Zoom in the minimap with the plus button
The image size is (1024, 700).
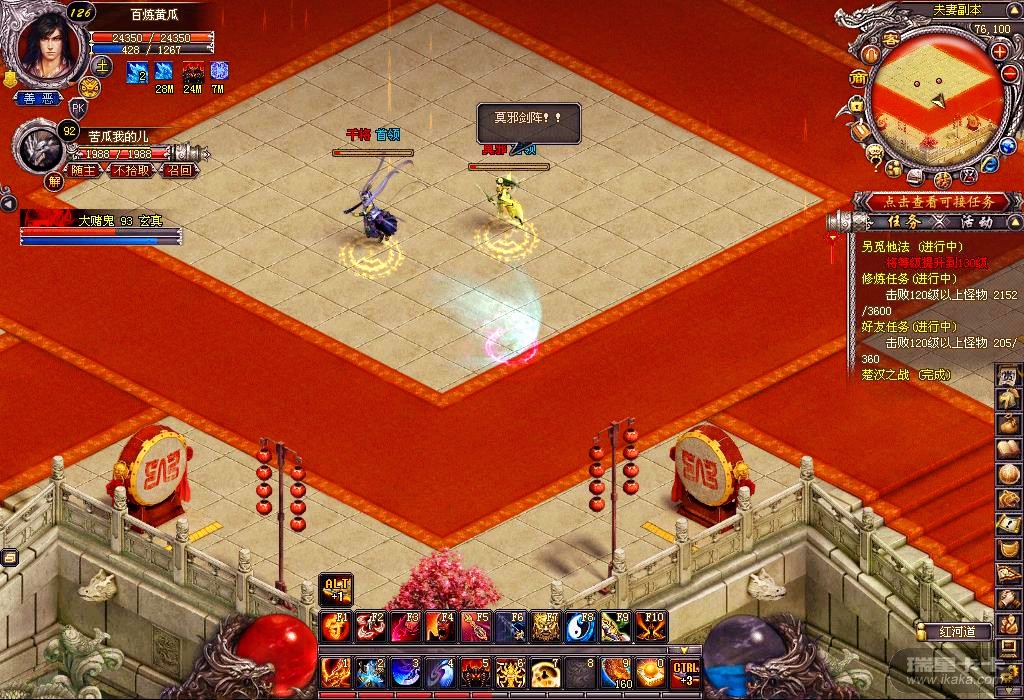tap(998, 51)
